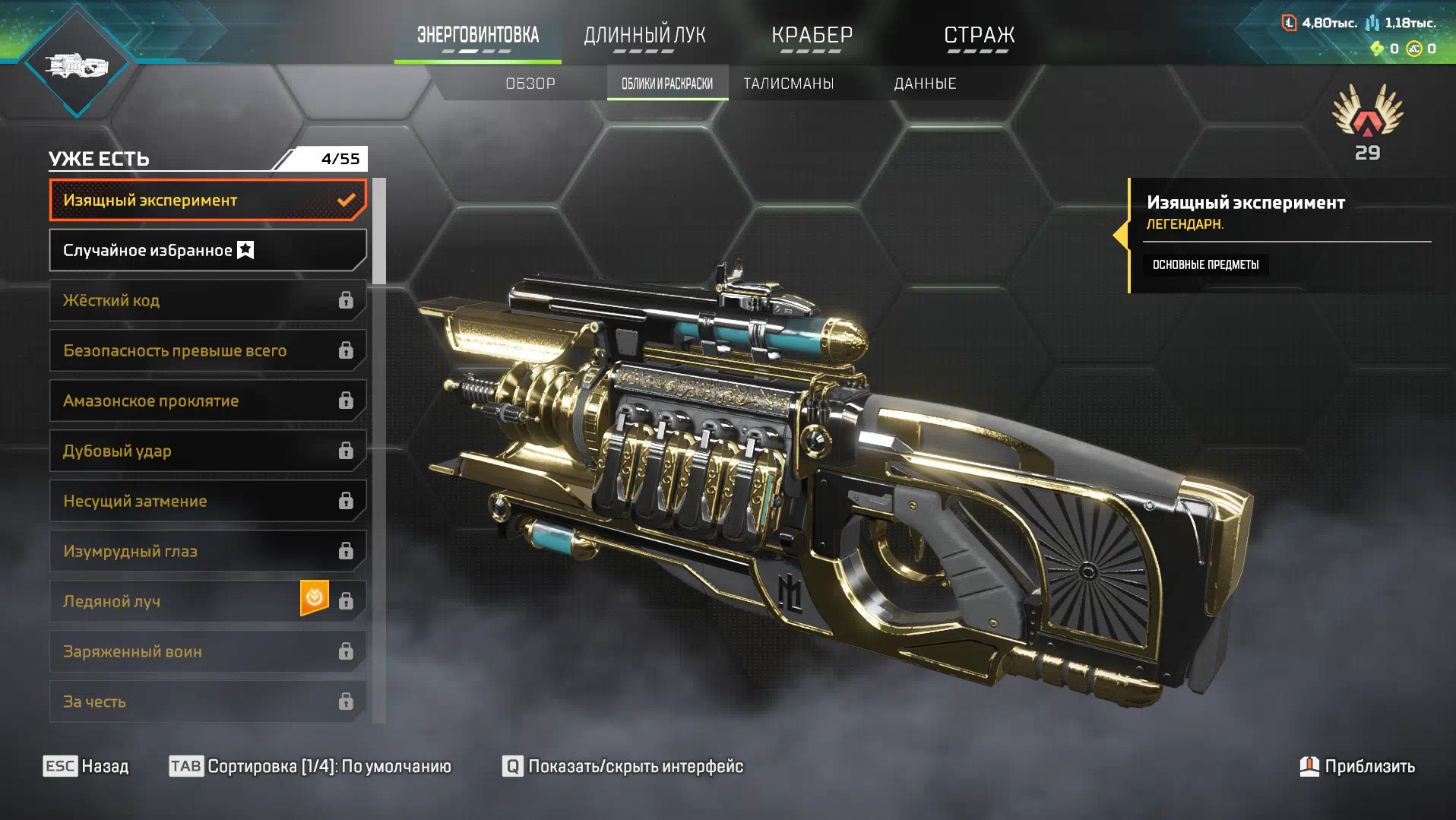1456x820 pixels.
Task: Switch to the Талисманы sub-tab
Action: (x=788, y=84)
